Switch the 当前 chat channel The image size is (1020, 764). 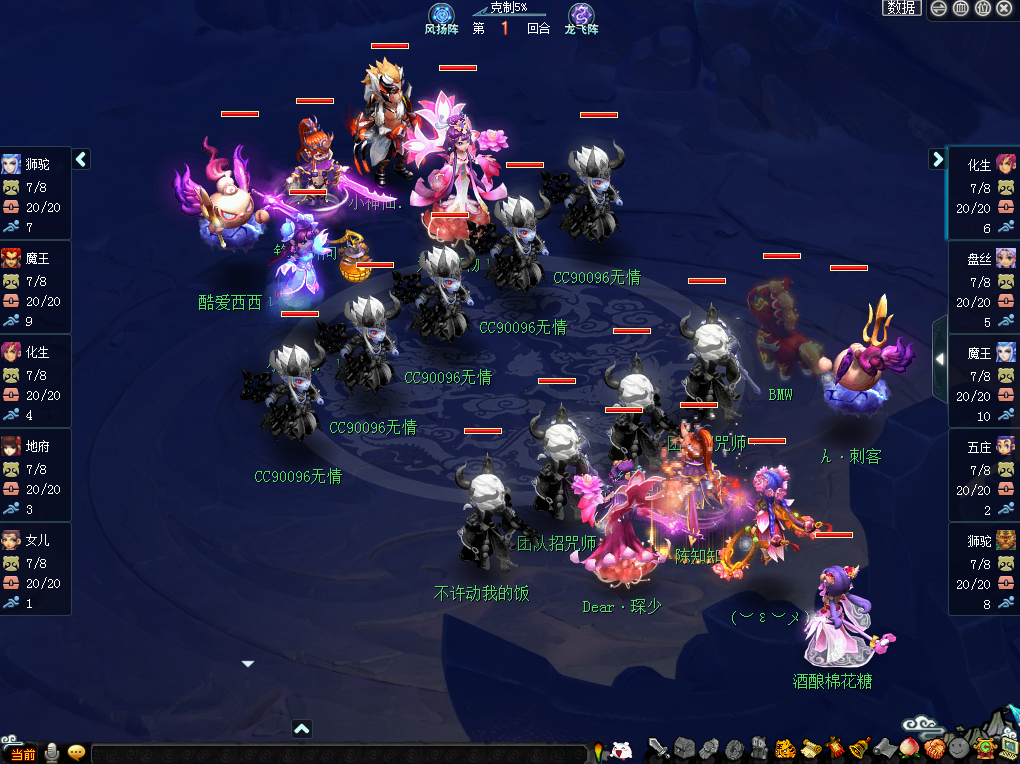click(22, 754)
